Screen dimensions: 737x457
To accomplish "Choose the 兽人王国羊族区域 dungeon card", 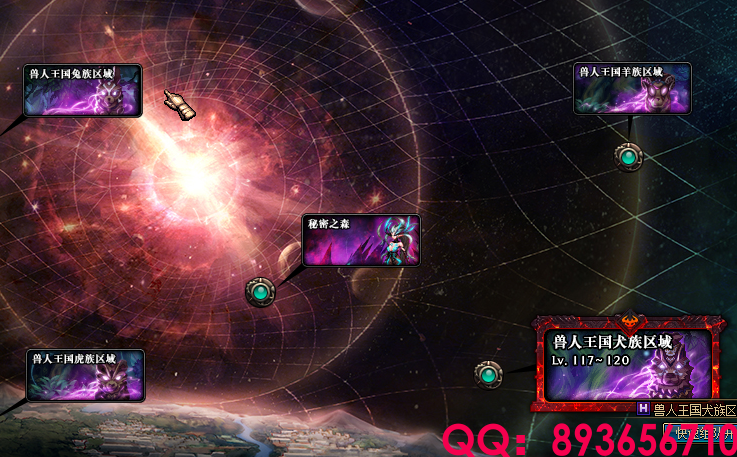I will point(632,89).
